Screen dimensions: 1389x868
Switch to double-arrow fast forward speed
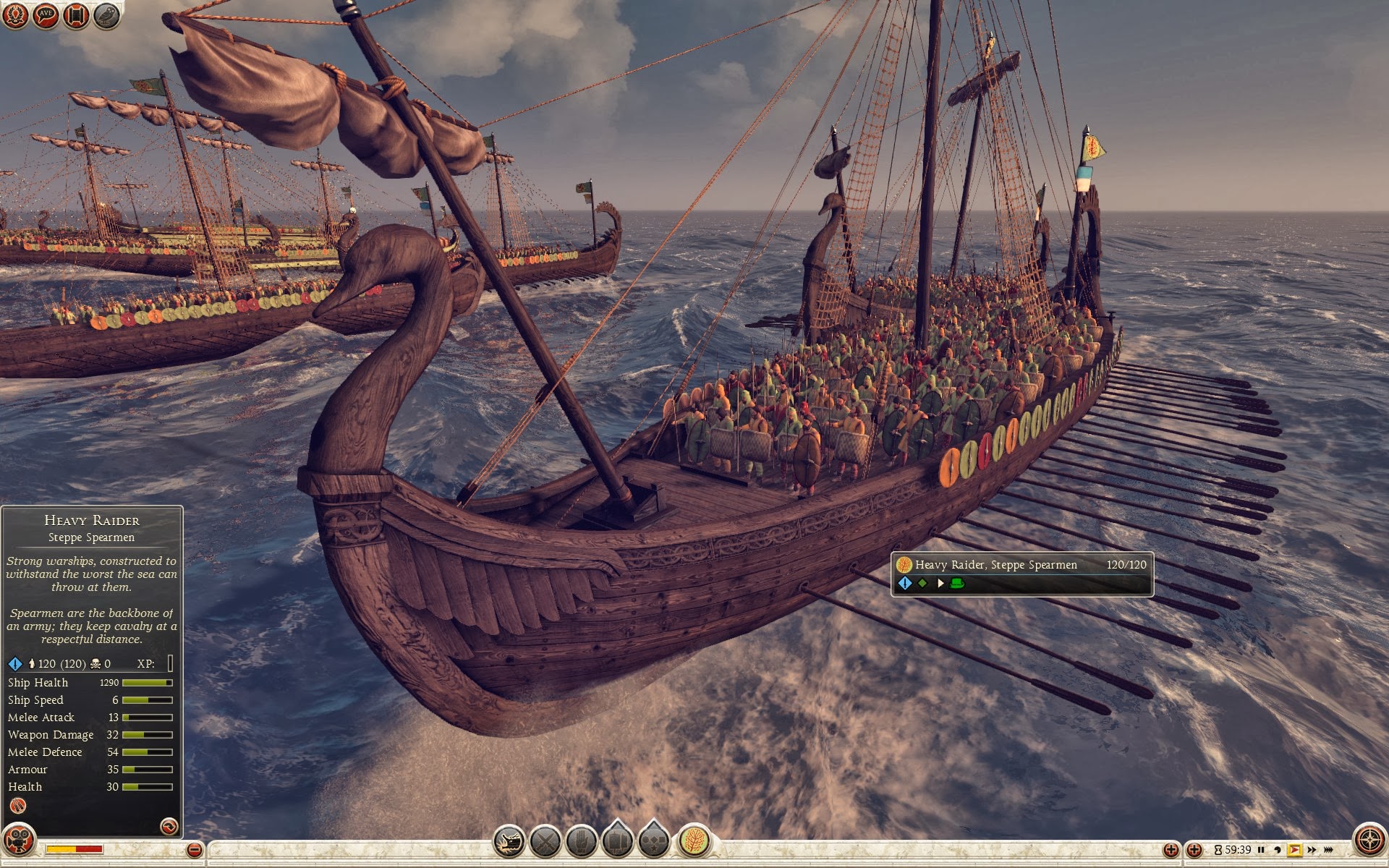(1312, 850)
